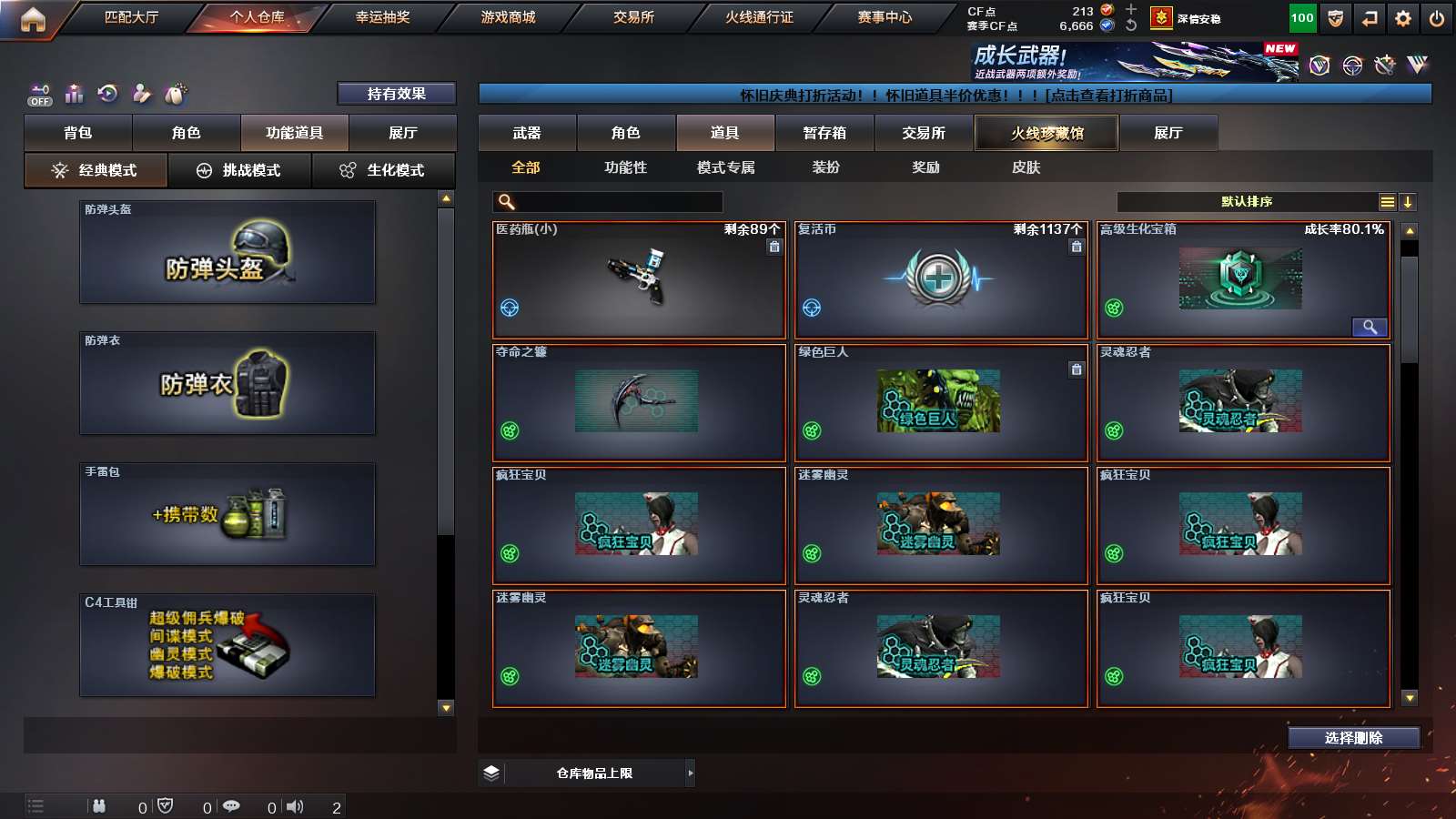Image resolution: width=1456 pixels, height=819 pixels.
Task: Choose the 生化模式 mode tab
Action: (384, 170)
